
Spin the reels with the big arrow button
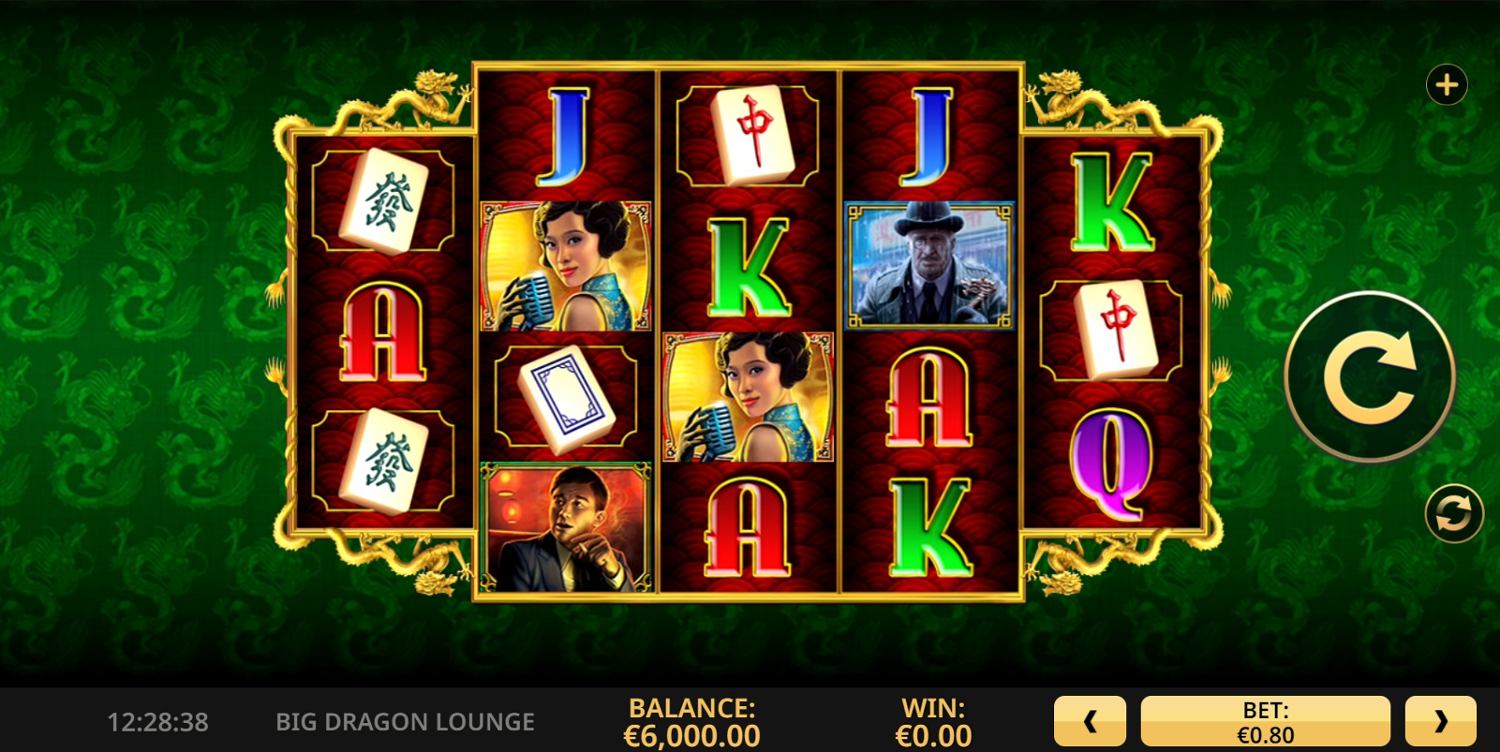[1369, 377]
